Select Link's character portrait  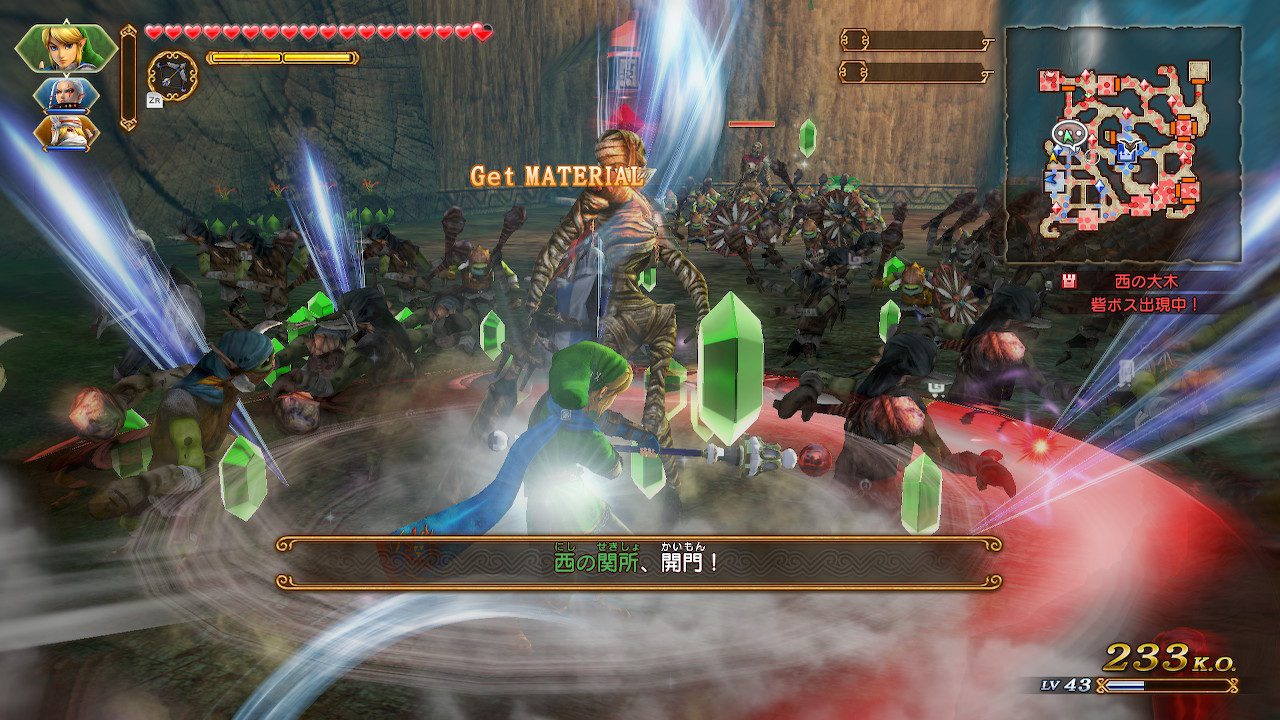pyautogui.click(x=64, y=46)
